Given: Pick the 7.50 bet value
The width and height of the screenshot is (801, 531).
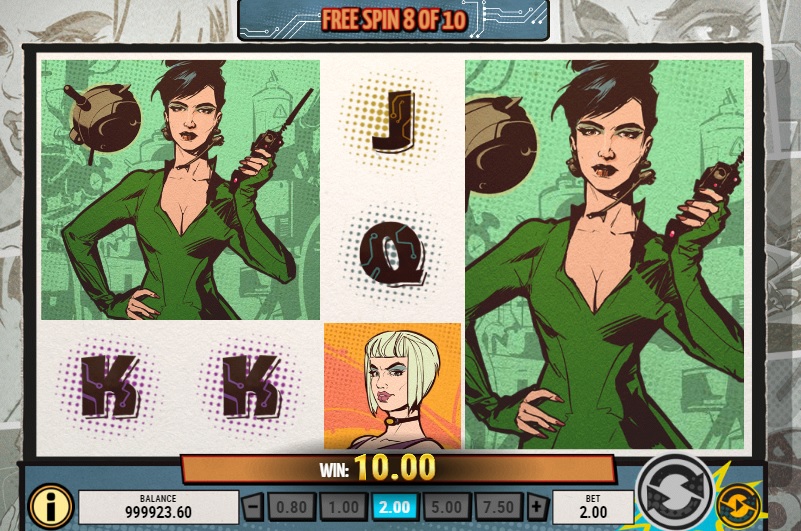Looking at the screenshot, I should [497, 505].
